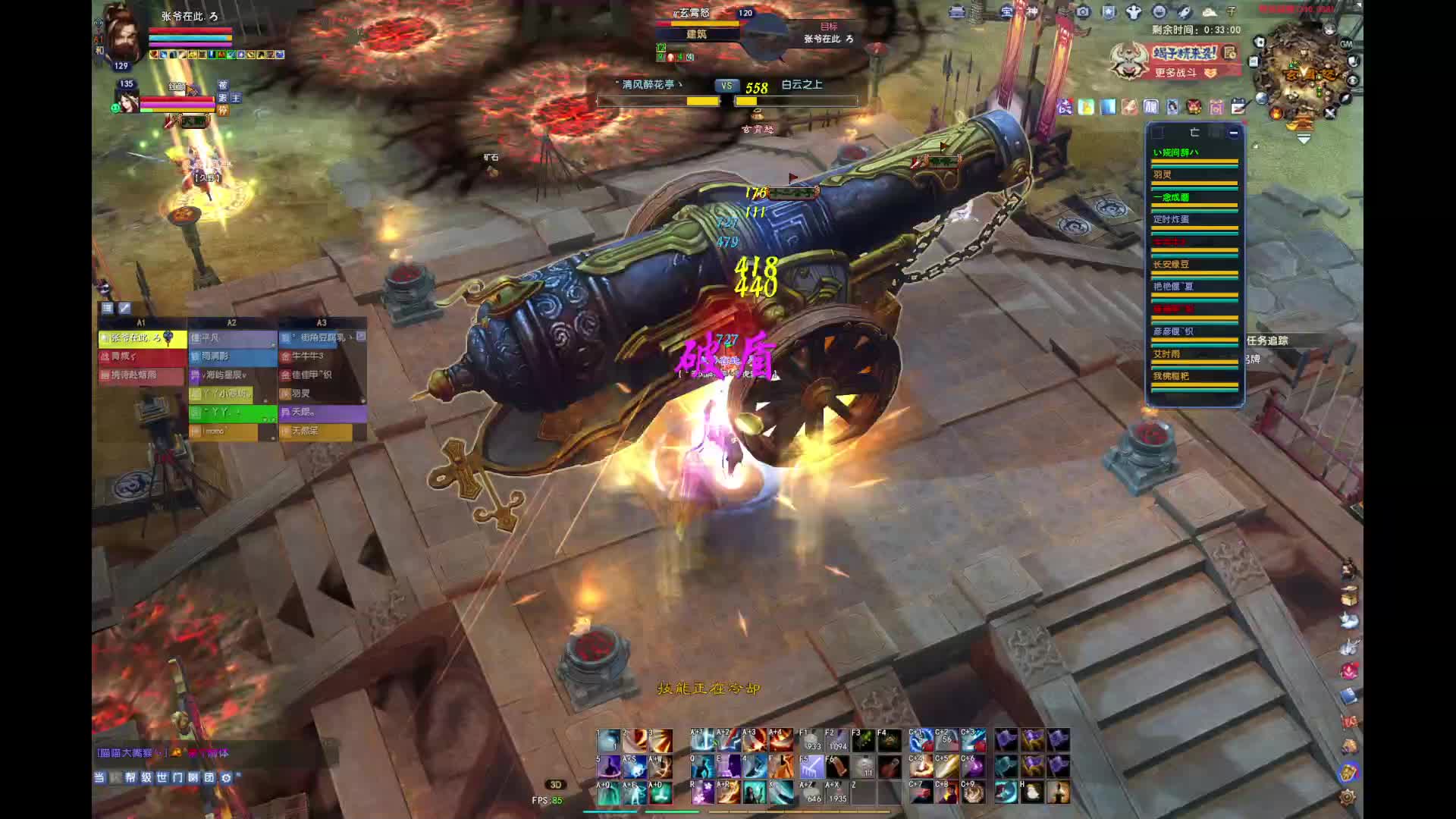
Task: Click the player portrait 张爷在此
Action: [x=124, y=34]
